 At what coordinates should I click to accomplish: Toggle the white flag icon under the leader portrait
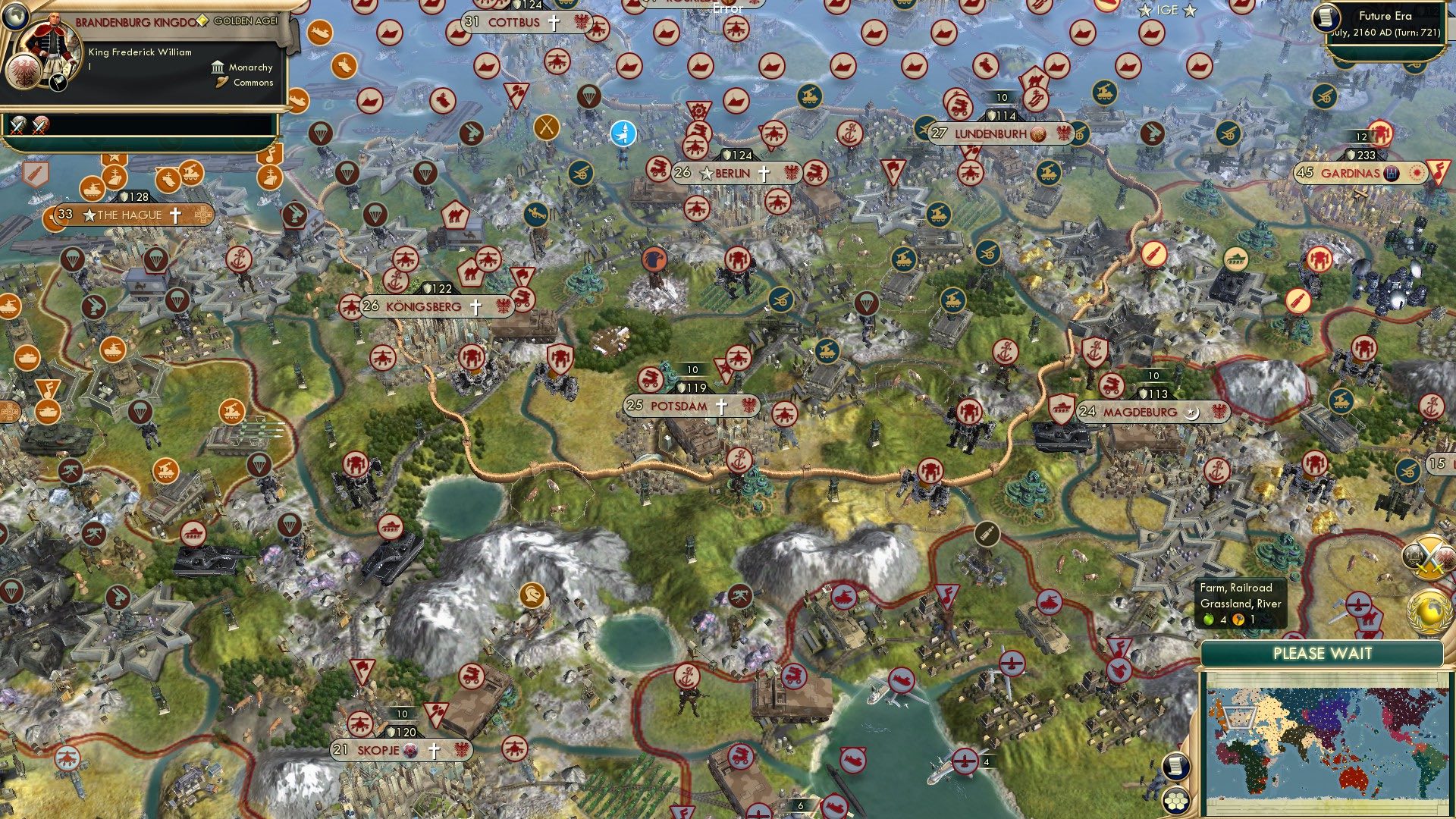click(58, 83)
